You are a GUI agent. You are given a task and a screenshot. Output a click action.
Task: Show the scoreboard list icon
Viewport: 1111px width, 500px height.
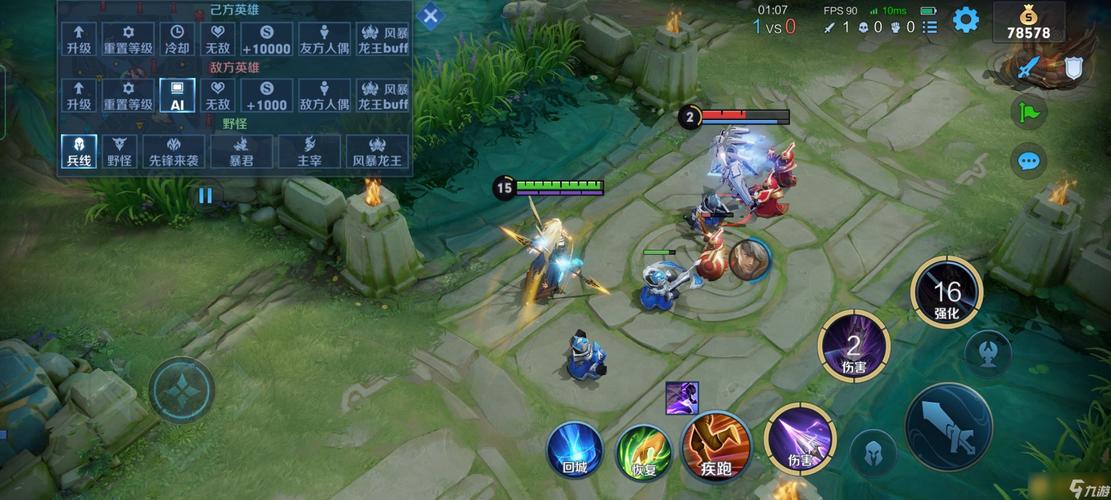tap(931, 27)
